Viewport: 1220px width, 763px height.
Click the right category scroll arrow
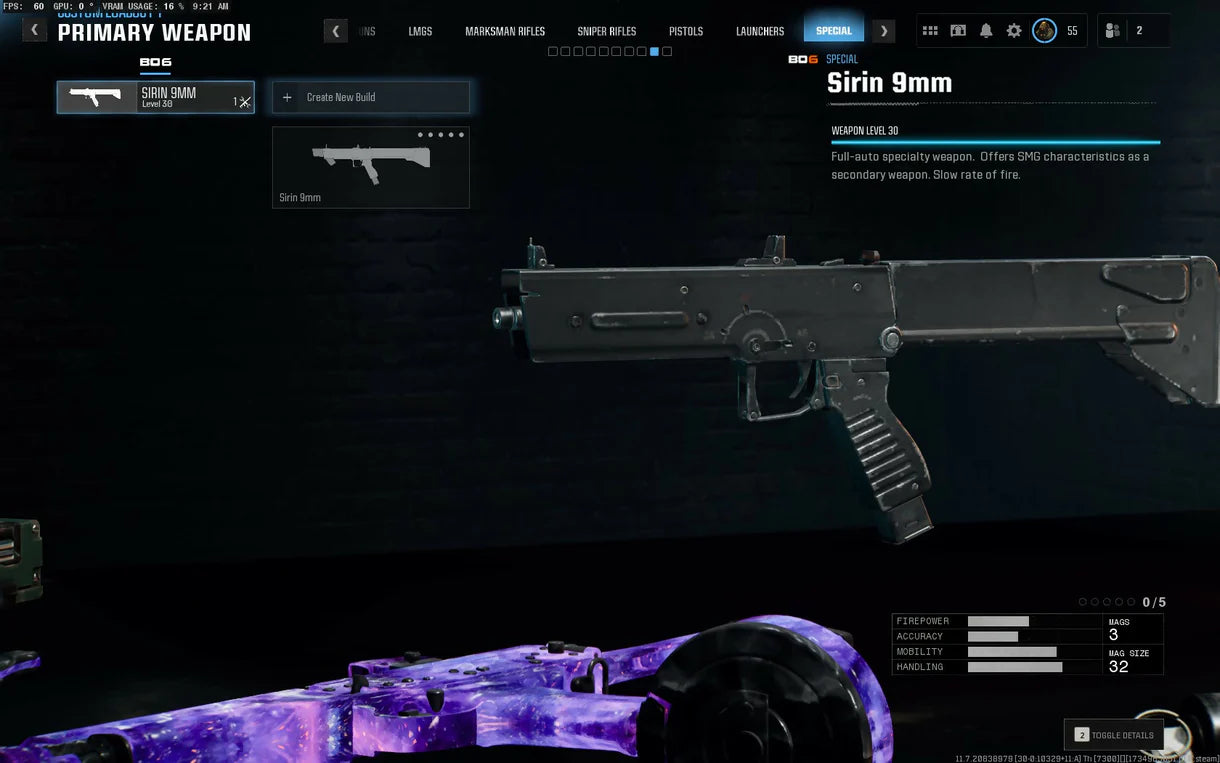(883, 31)
